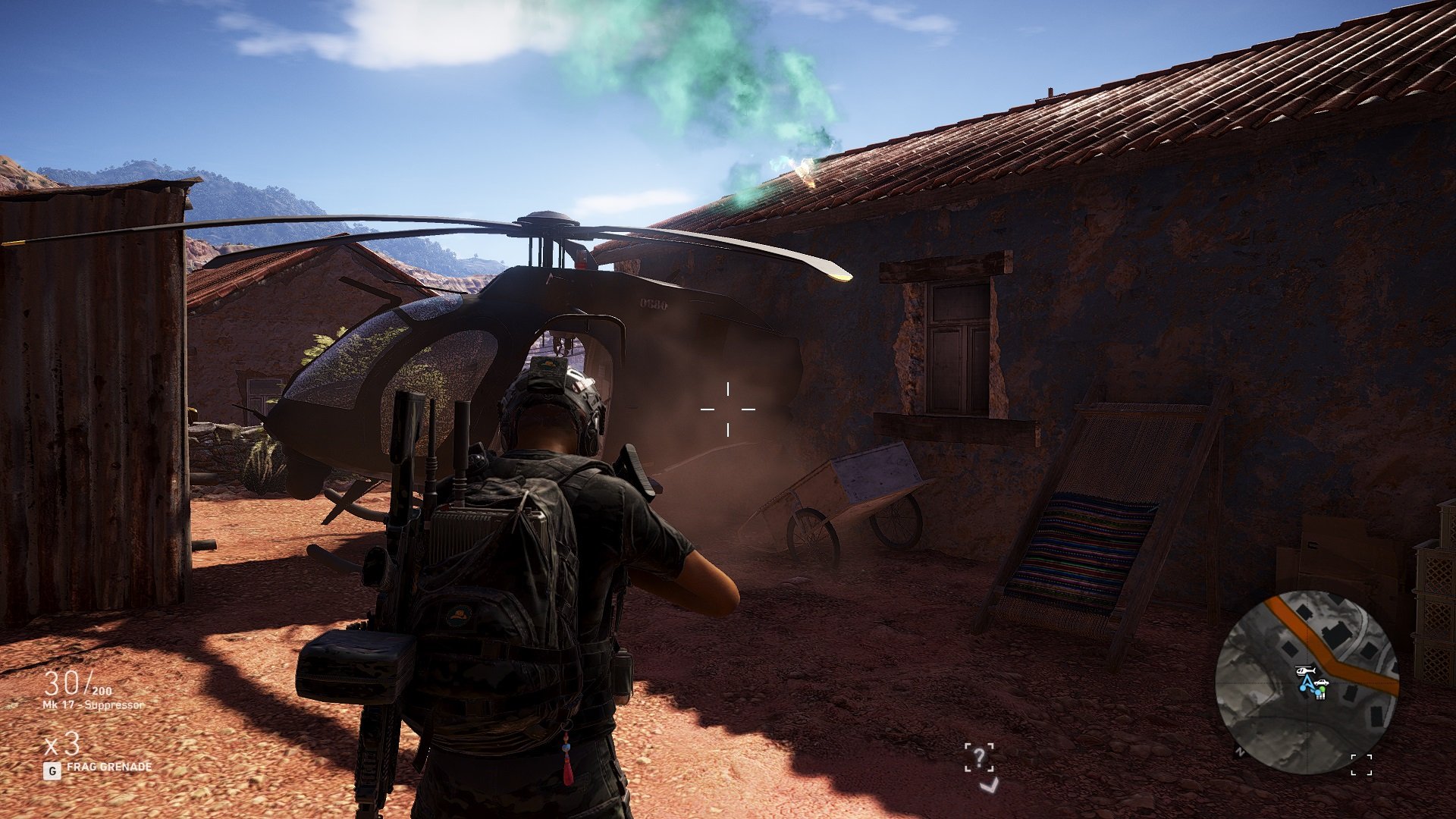Toggle the objective tracking brackets around the question mark
This screenshot has height=819, width=1456.
pyautogui.click(x=978, y=756)
